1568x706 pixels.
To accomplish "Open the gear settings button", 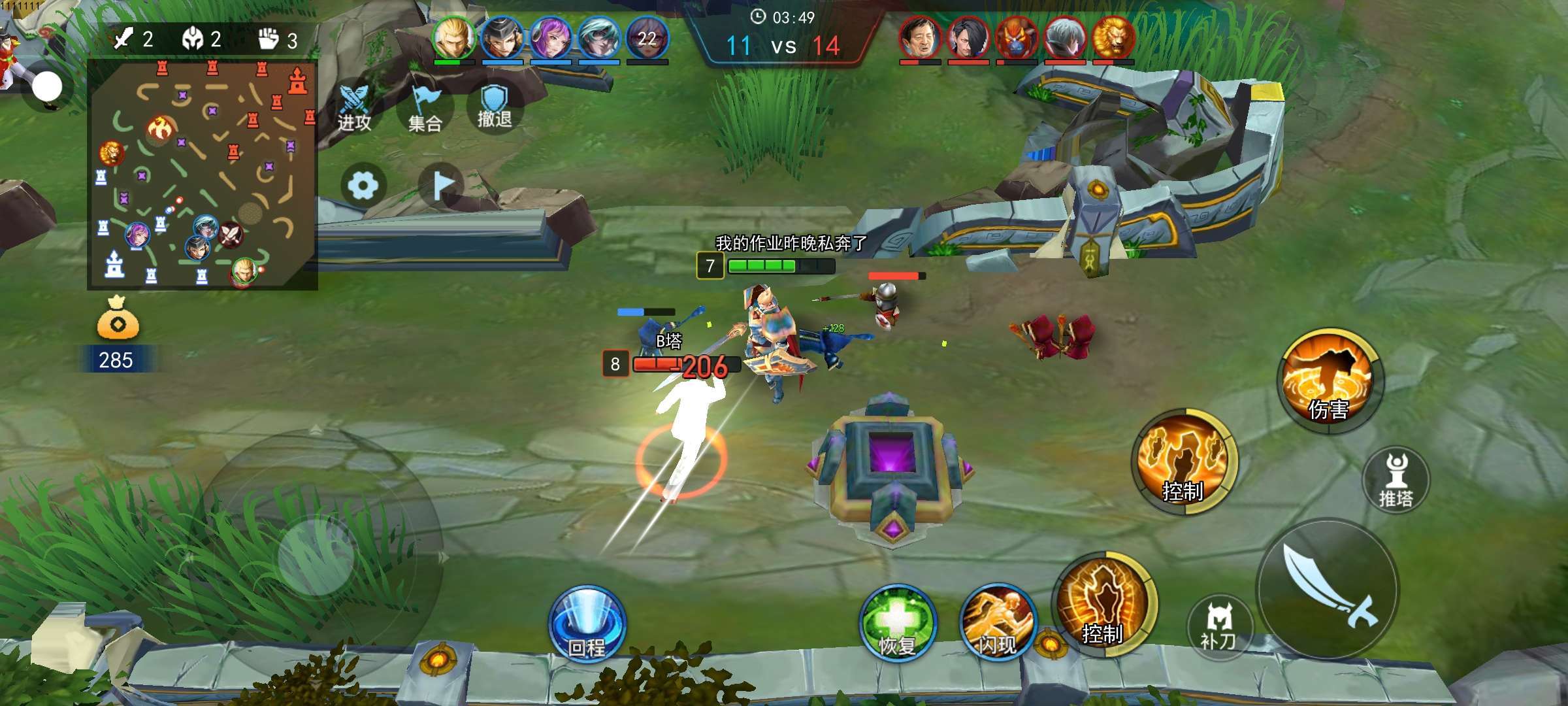I will tap(363, 186).
